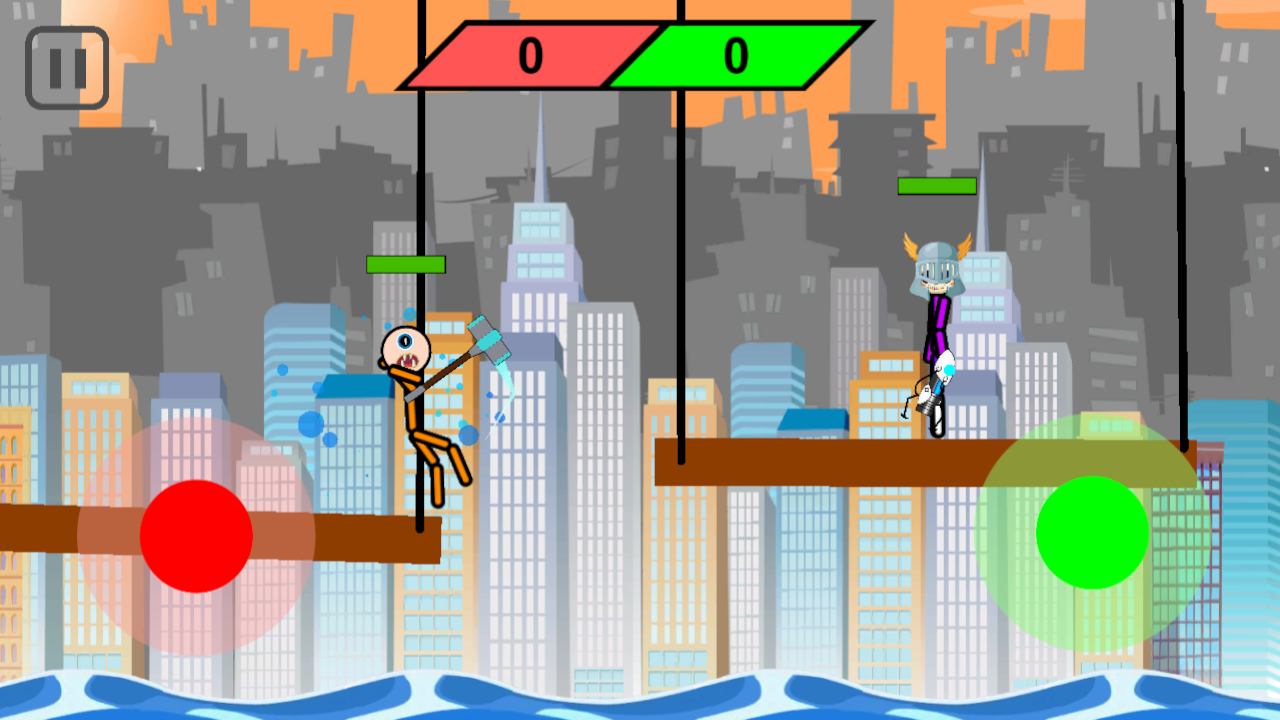The width and height of the screenshot is (1280, 720).
Task: Click the pause button in the top-left corner
Action: pyautogui.click(x=66, y=68)
